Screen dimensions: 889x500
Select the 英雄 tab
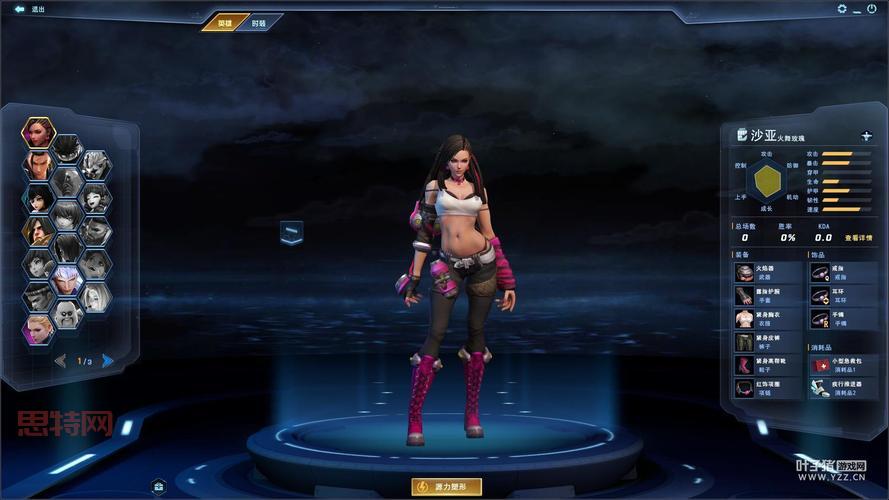pyautogui.click(x=225, y=22)
